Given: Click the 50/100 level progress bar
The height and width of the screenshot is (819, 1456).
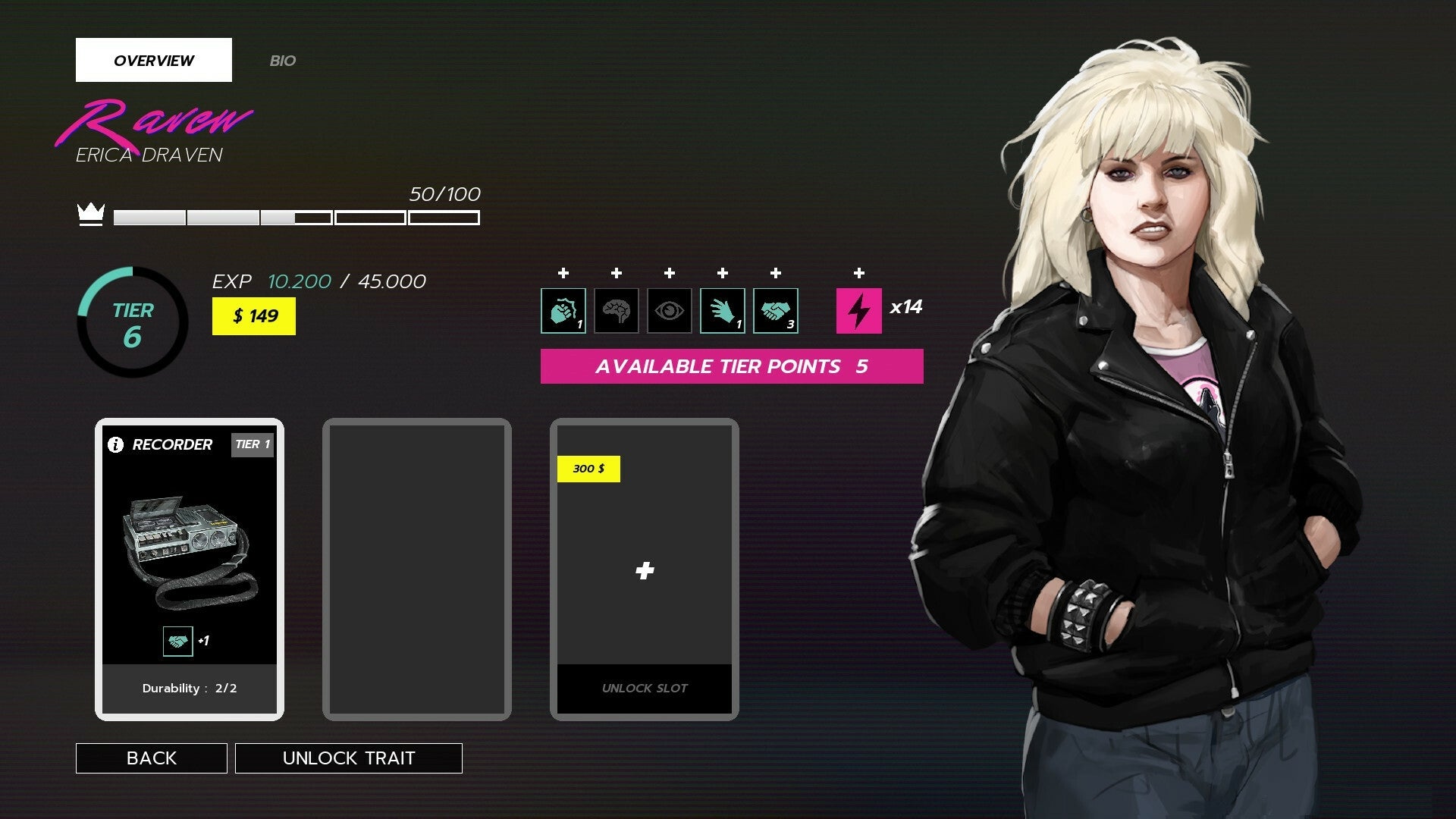Looking at the screenshot, I should [x=296, y=218].
